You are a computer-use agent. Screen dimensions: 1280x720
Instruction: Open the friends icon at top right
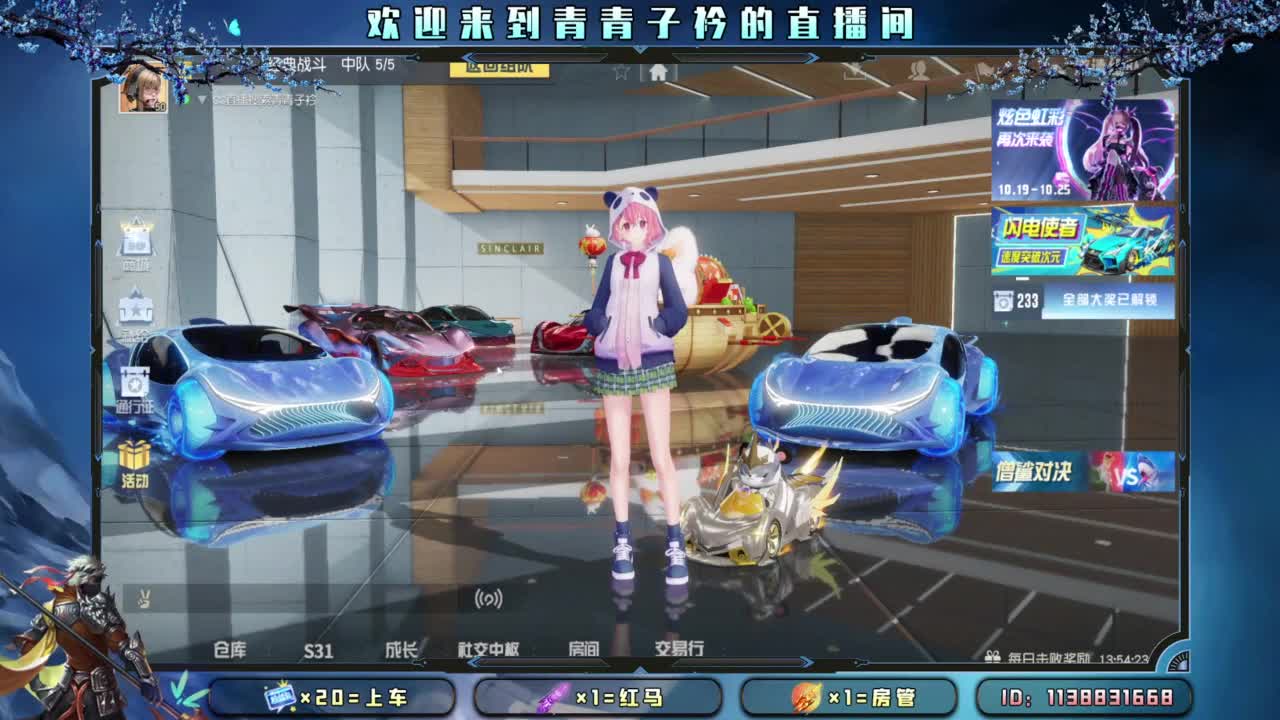pos(916,68)
